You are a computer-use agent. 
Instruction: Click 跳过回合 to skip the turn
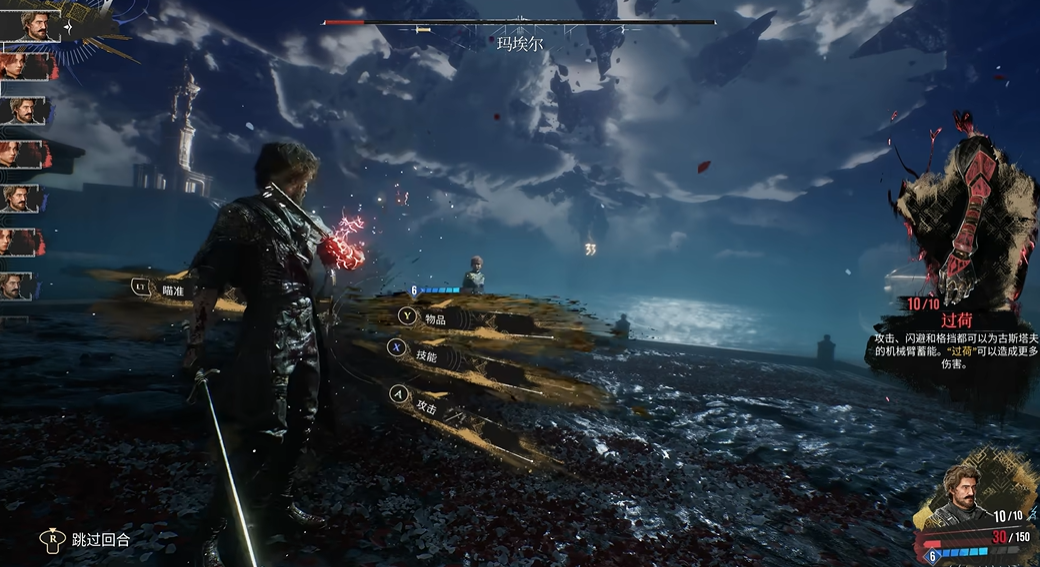pyautogui.click(x=100, y=540)
